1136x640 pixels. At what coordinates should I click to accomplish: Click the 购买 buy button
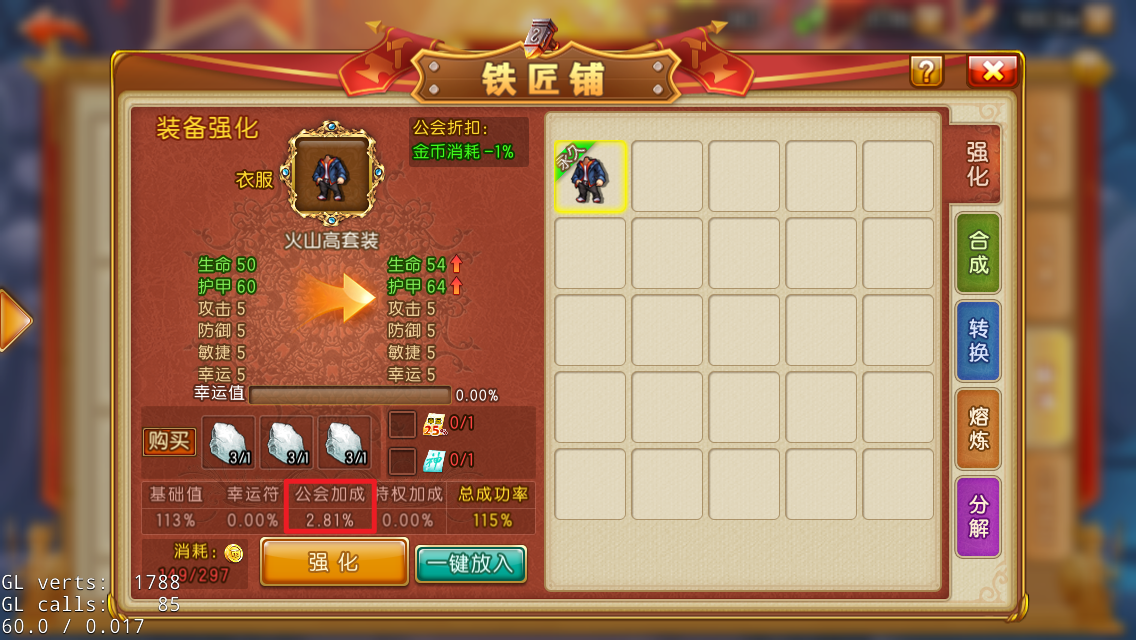coord(169,442)
